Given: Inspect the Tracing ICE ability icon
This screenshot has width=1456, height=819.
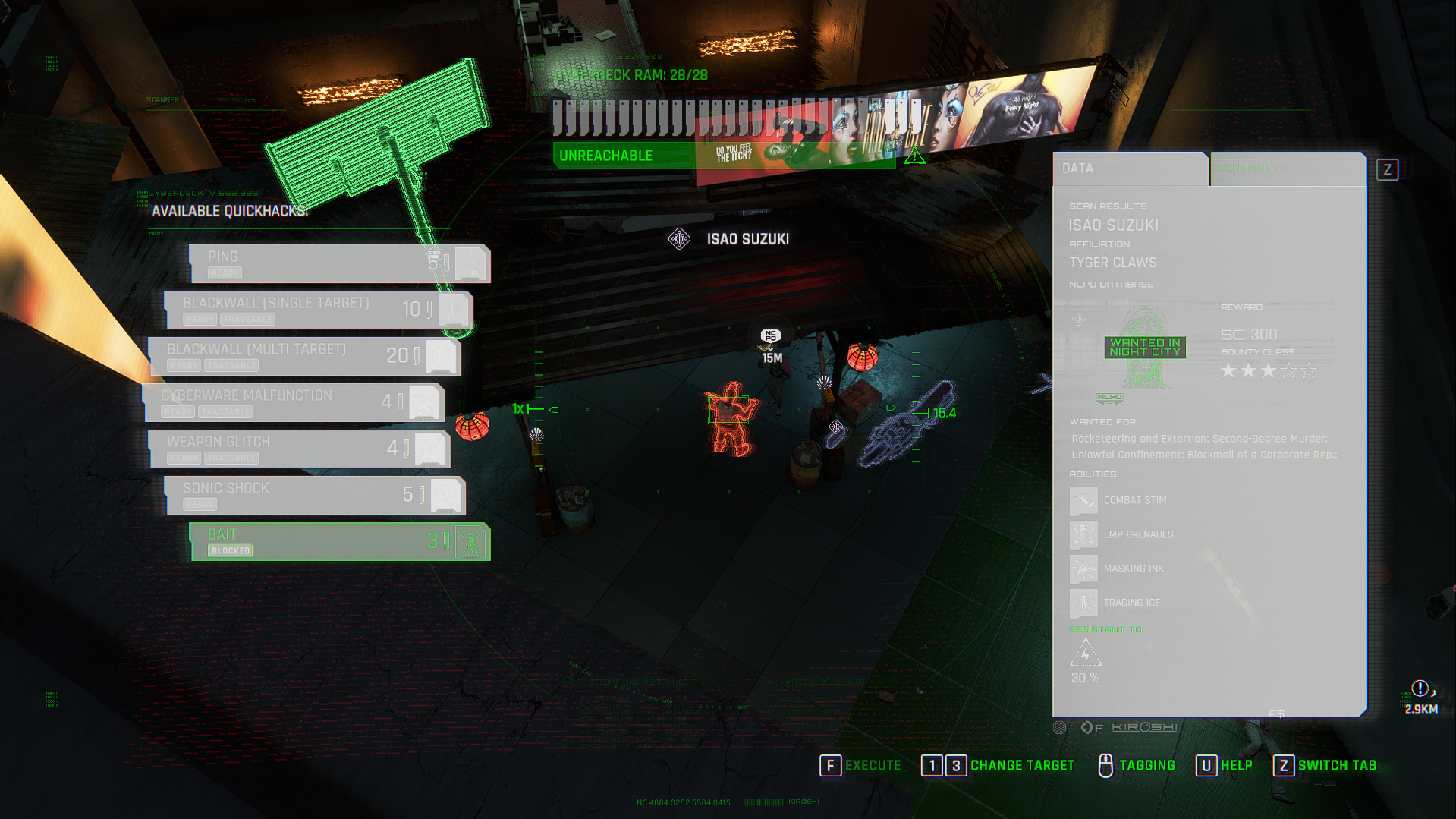Looking at the screenshot, I should coord(1083,603).
